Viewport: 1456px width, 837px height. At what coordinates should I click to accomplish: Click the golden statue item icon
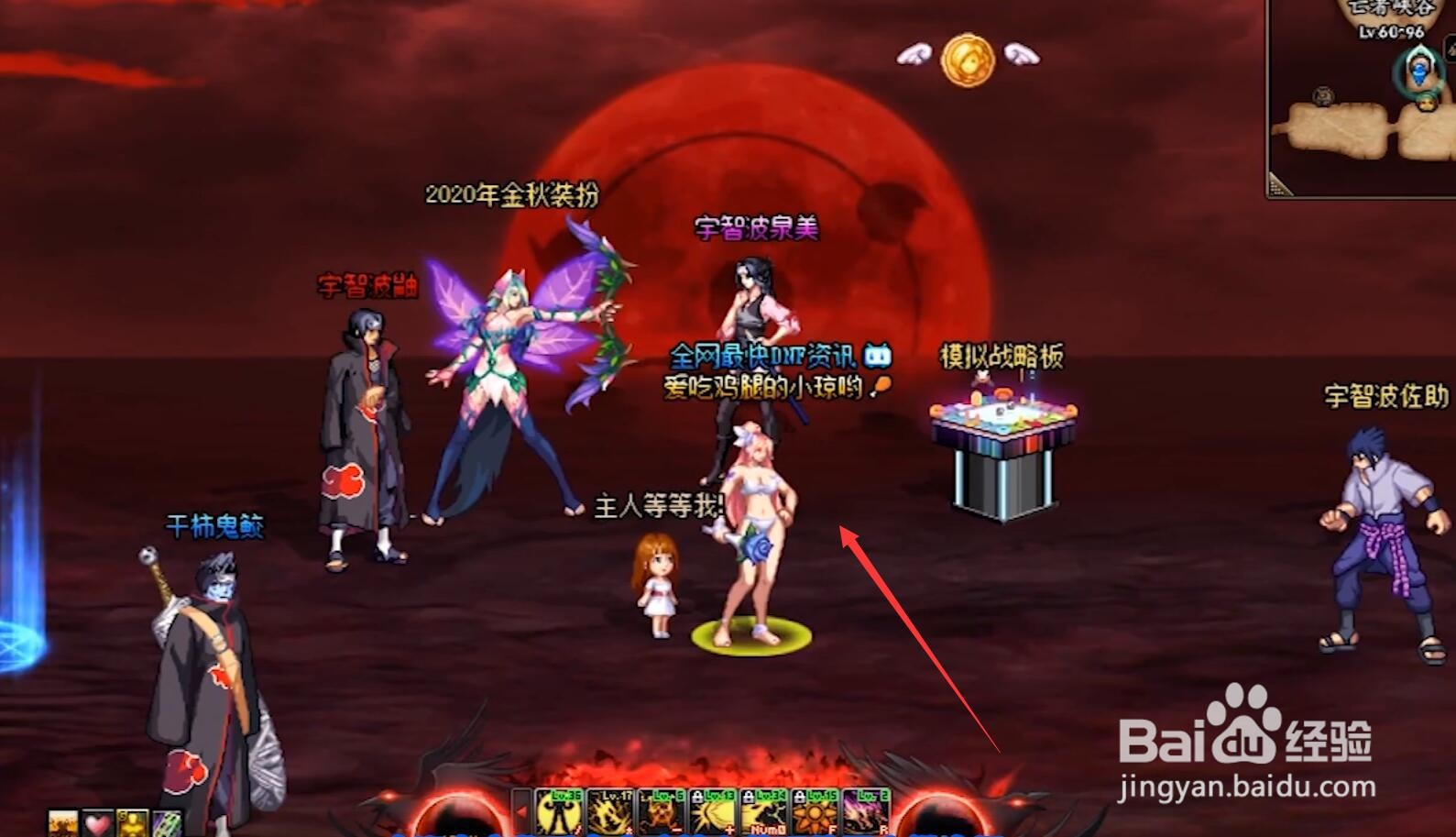click(x=134, y=823)
